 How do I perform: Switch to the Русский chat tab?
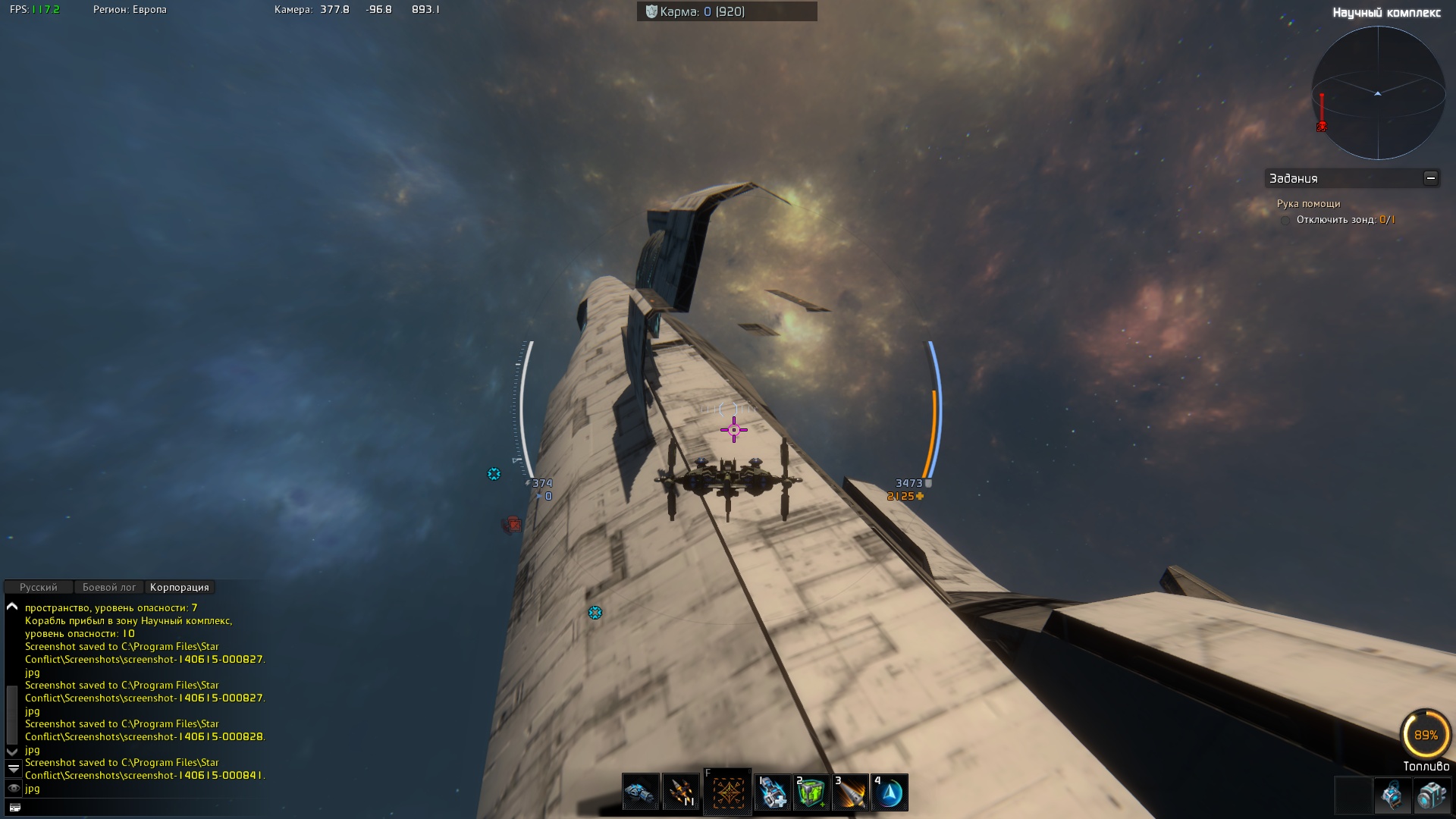(39, 588)
